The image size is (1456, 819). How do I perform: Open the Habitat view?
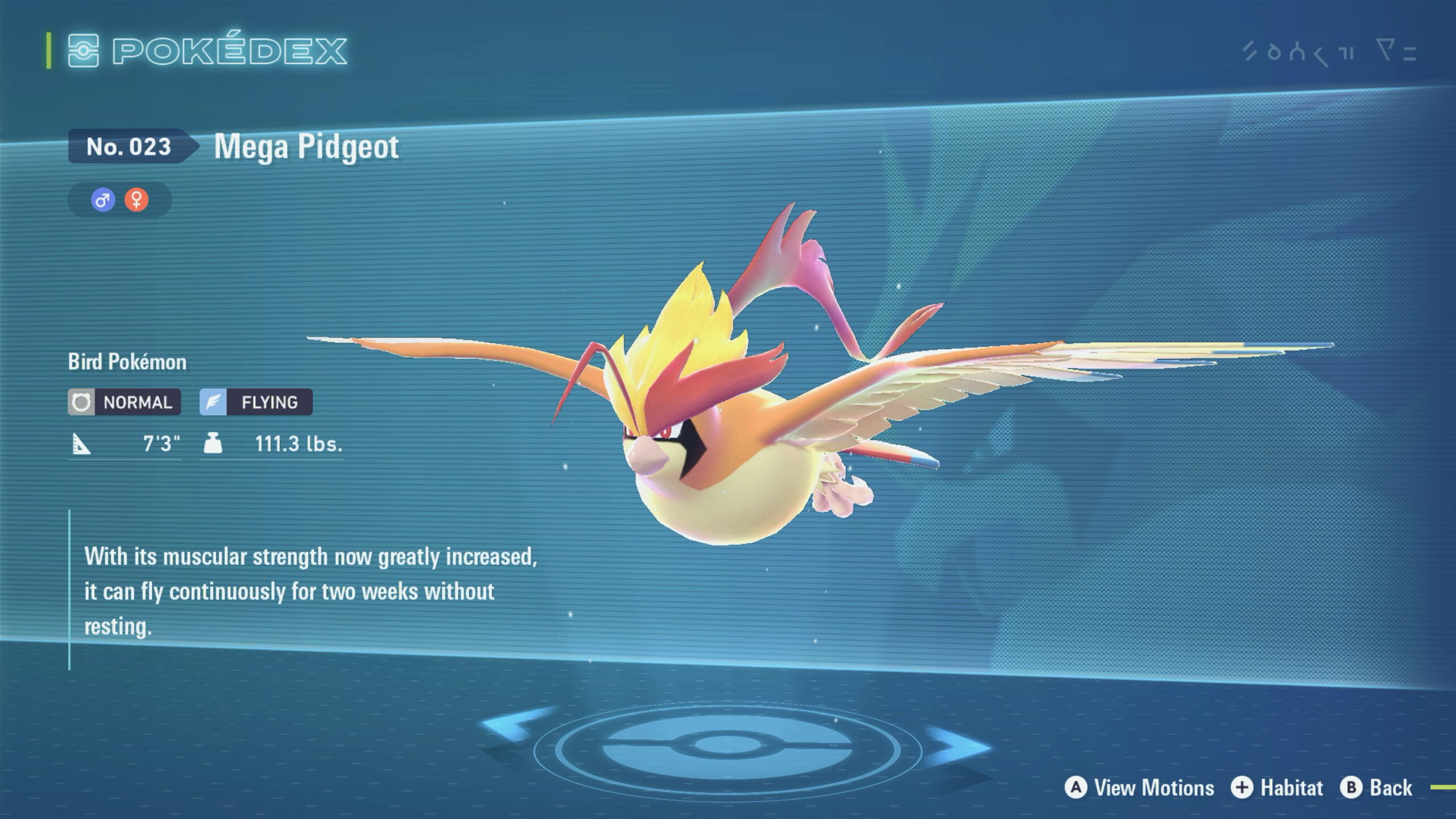[1277, 788]
